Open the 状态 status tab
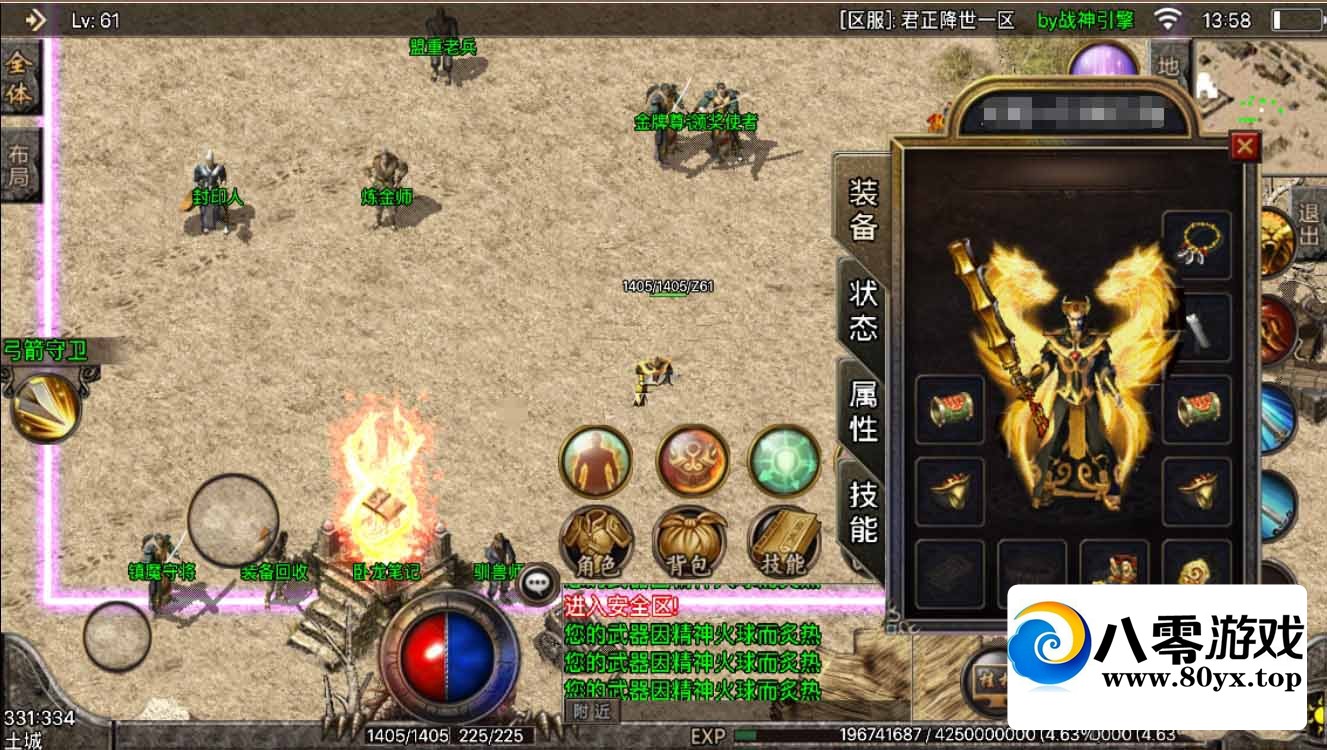 862,311
